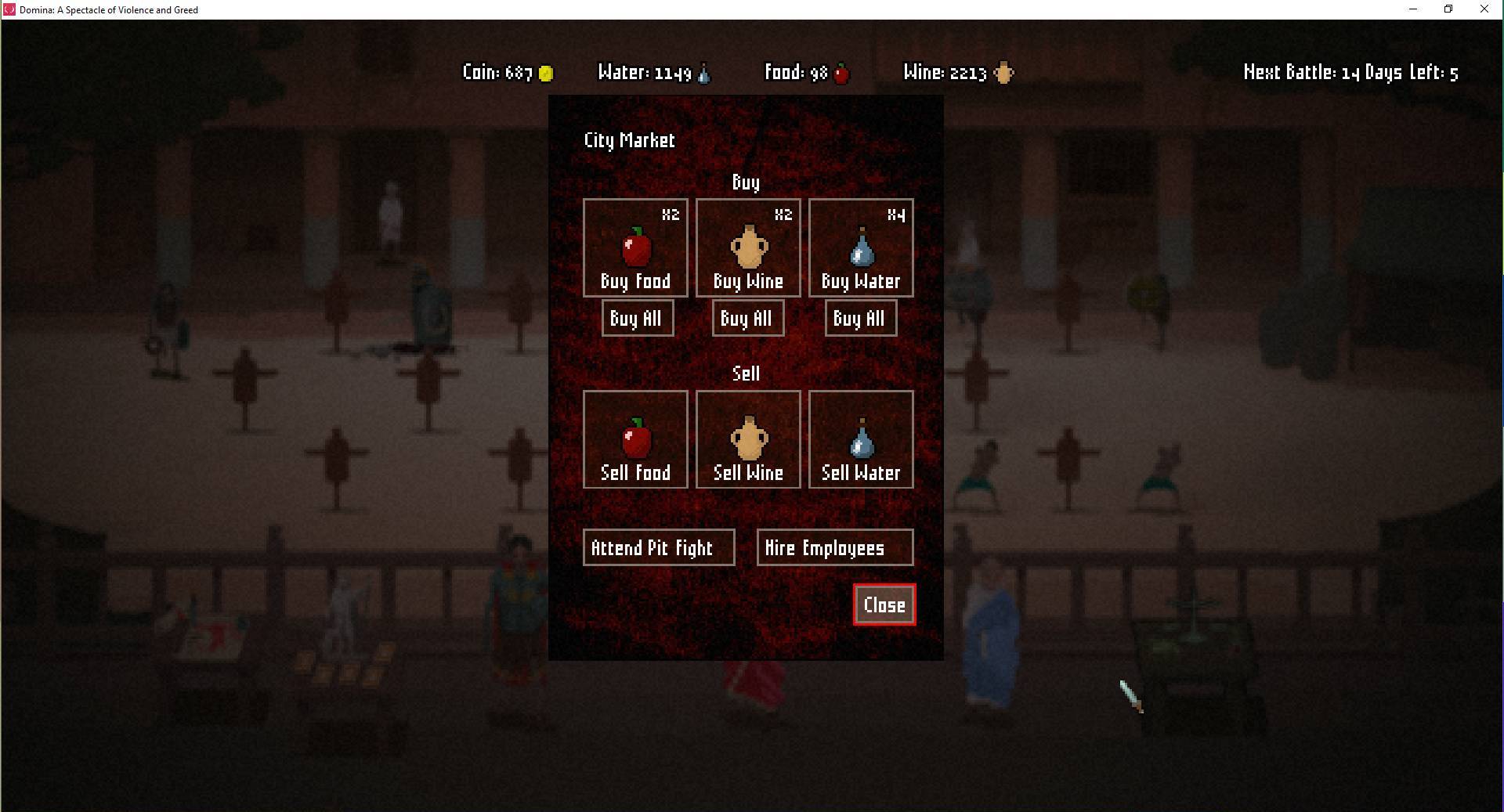The width and height of the screenshot is (1504, 812).
Task: Click the apple icon to buy food
Action: pos(635,247)
